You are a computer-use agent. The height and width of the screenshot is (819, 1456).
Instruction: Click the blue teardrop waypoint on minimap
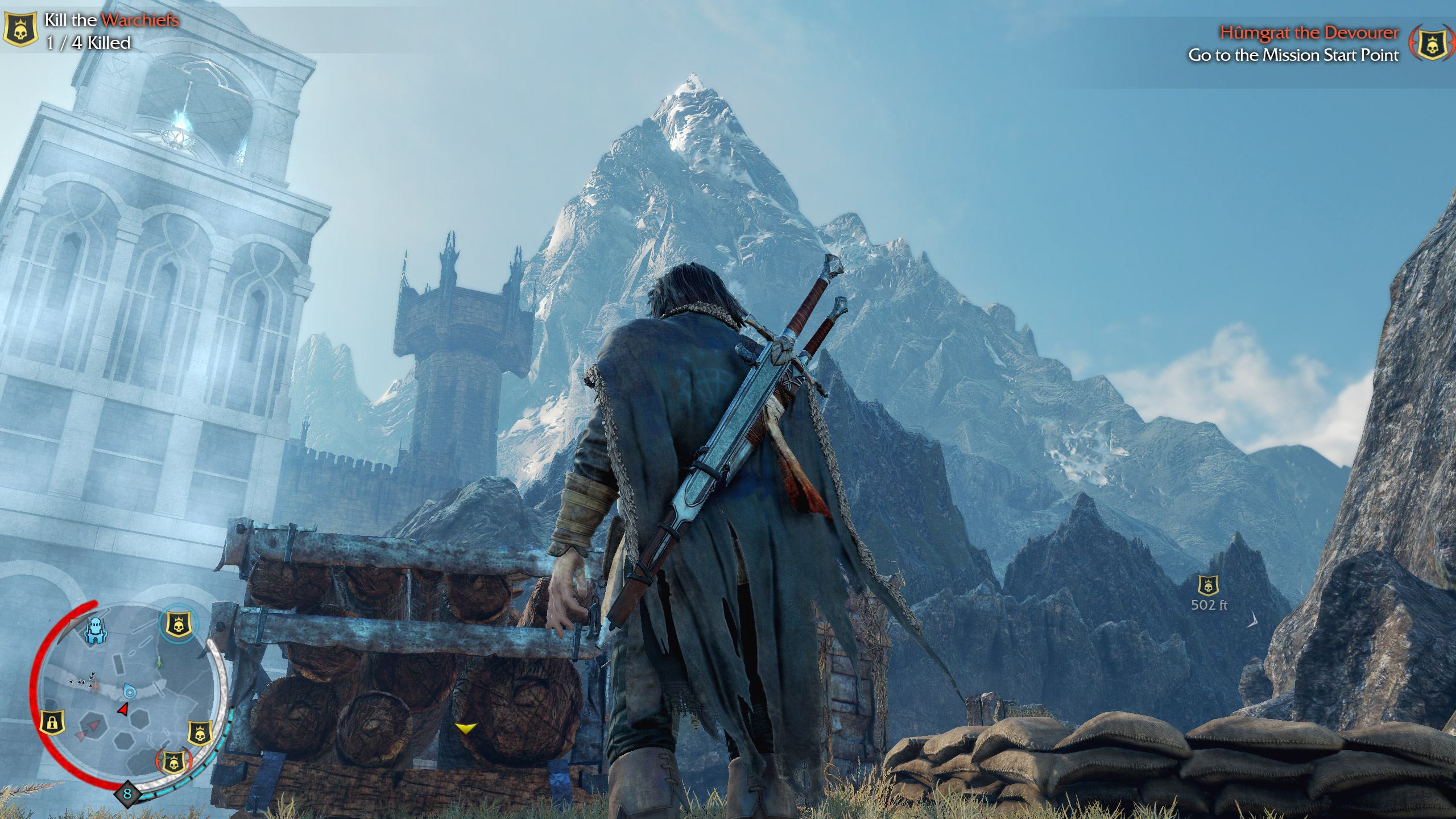tap(130, 692)
